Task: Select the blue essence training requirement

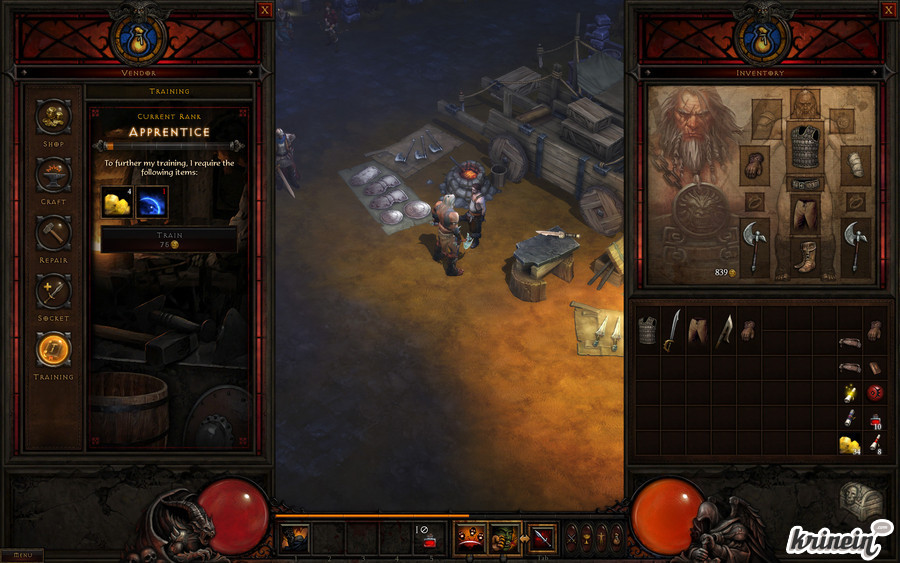Action: click(x=152, y=203)
